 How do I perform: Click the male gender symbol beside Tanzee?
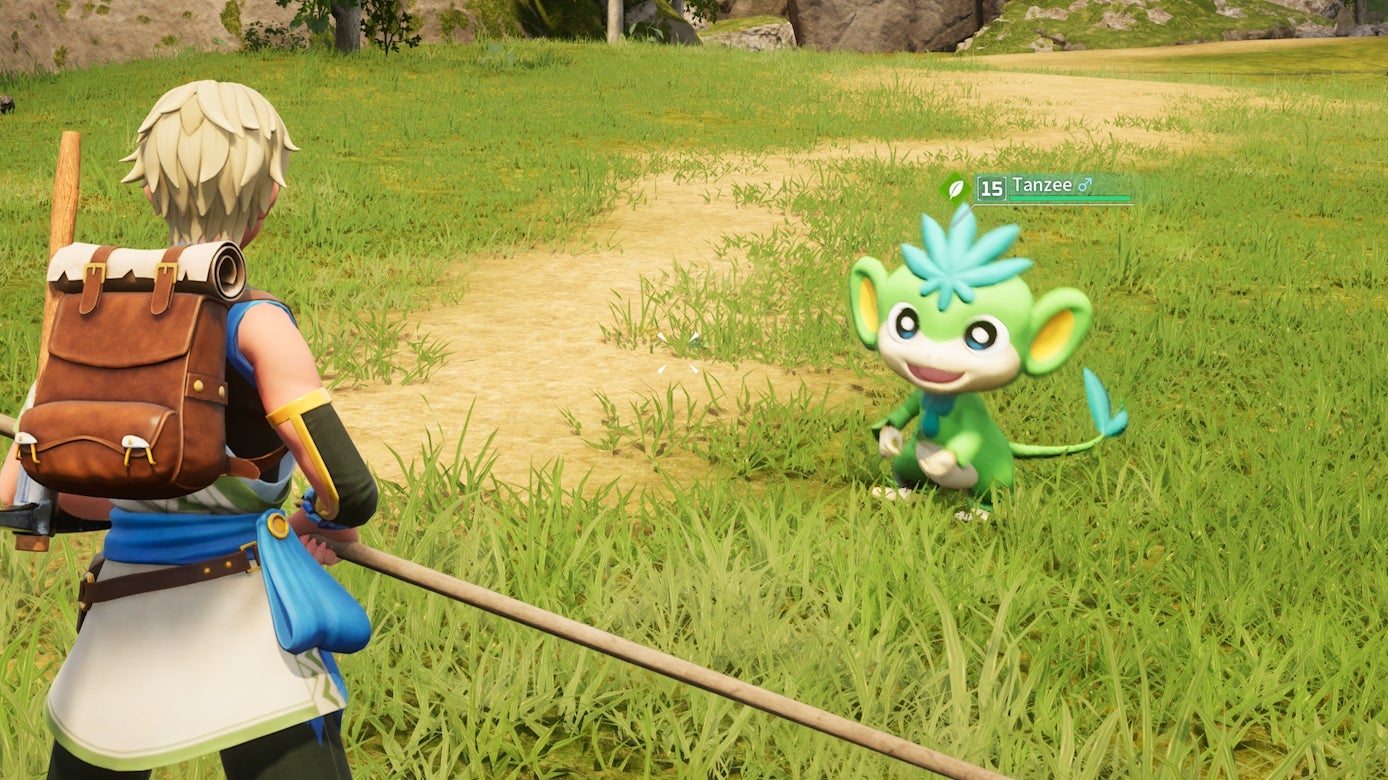(x=1085, y=184)
